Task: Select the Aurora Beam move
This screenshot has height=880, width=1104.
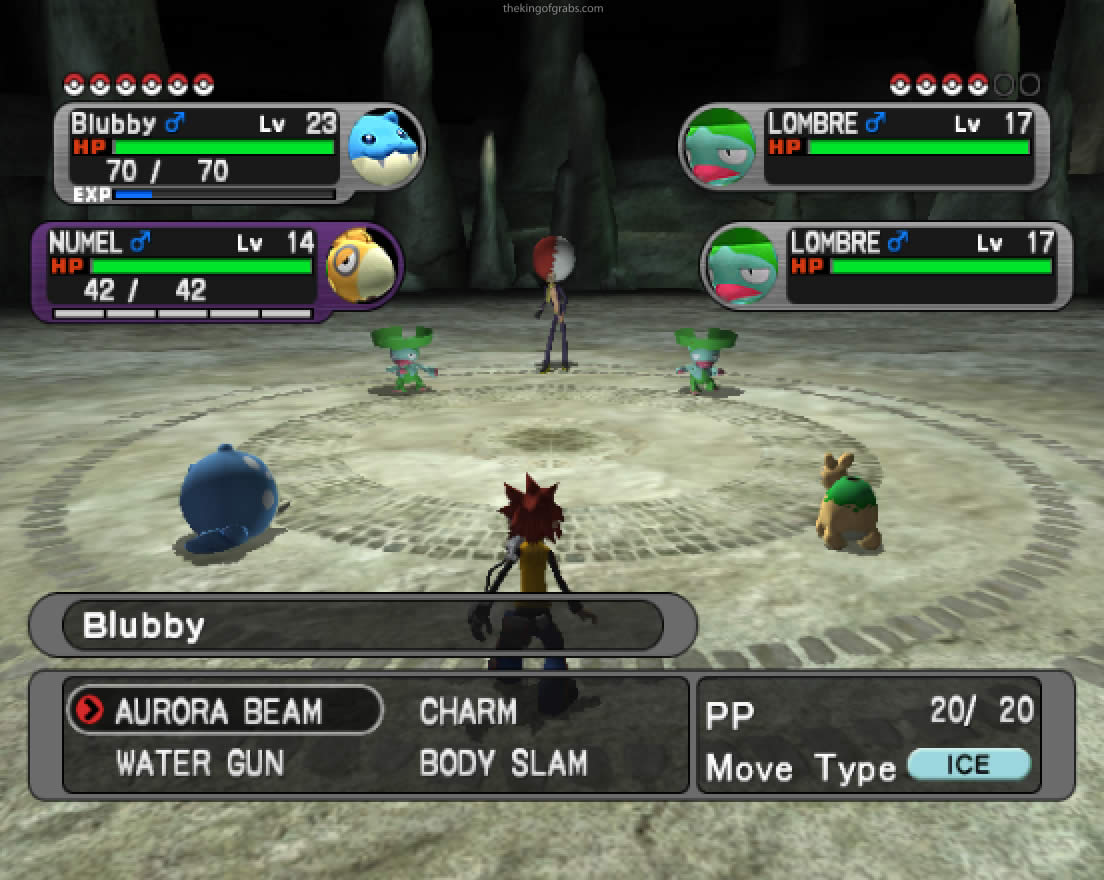Action: (x=218, y=712)
